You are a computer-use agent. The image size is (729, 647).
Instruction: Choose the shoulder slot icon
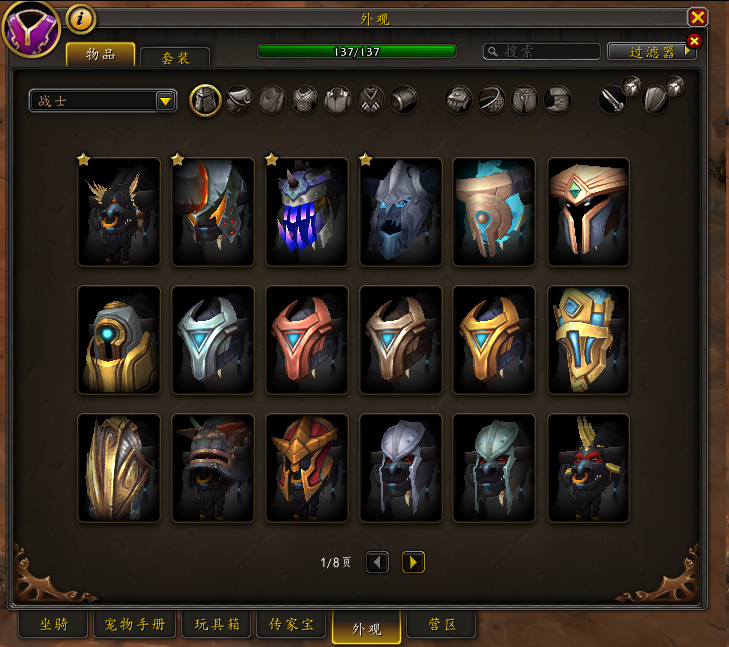click(x=238, y=100)
